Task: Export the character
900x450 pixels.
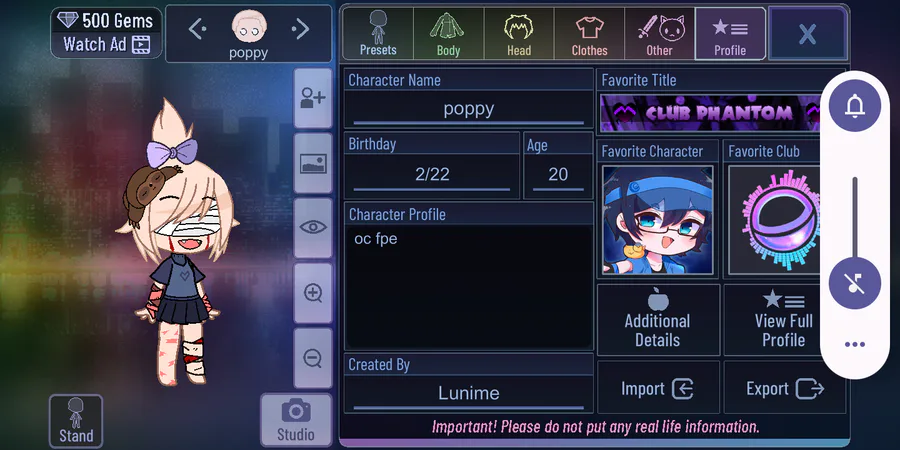Action: pos(784,389)
